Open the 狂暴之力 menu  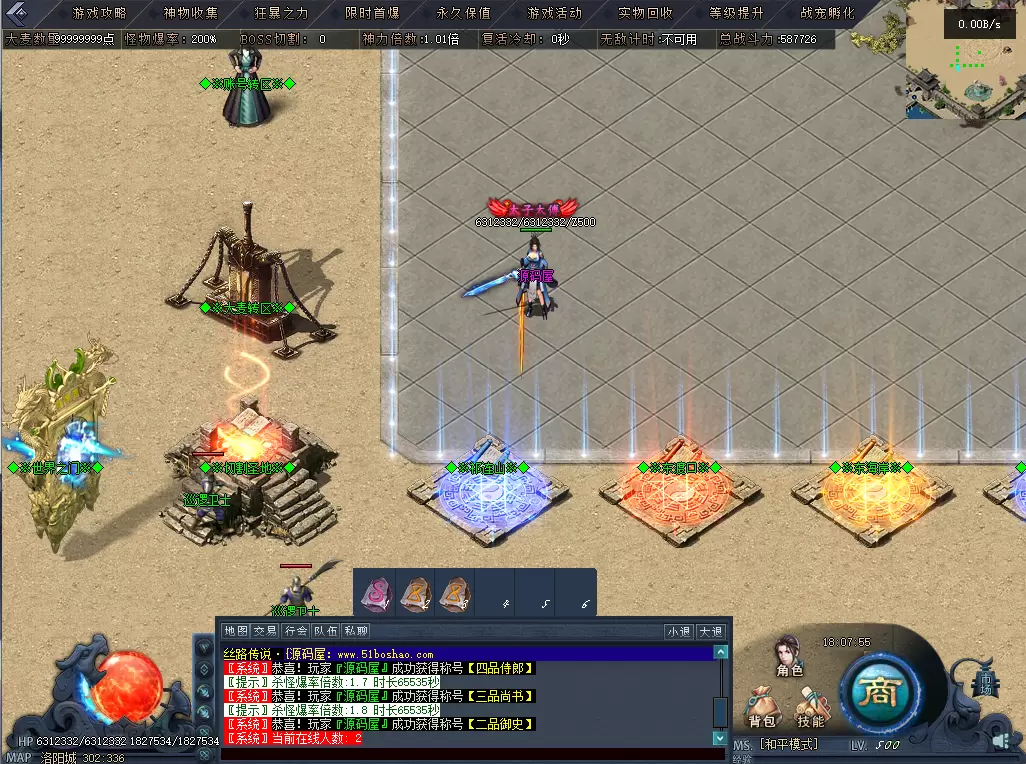coord(281,13)
